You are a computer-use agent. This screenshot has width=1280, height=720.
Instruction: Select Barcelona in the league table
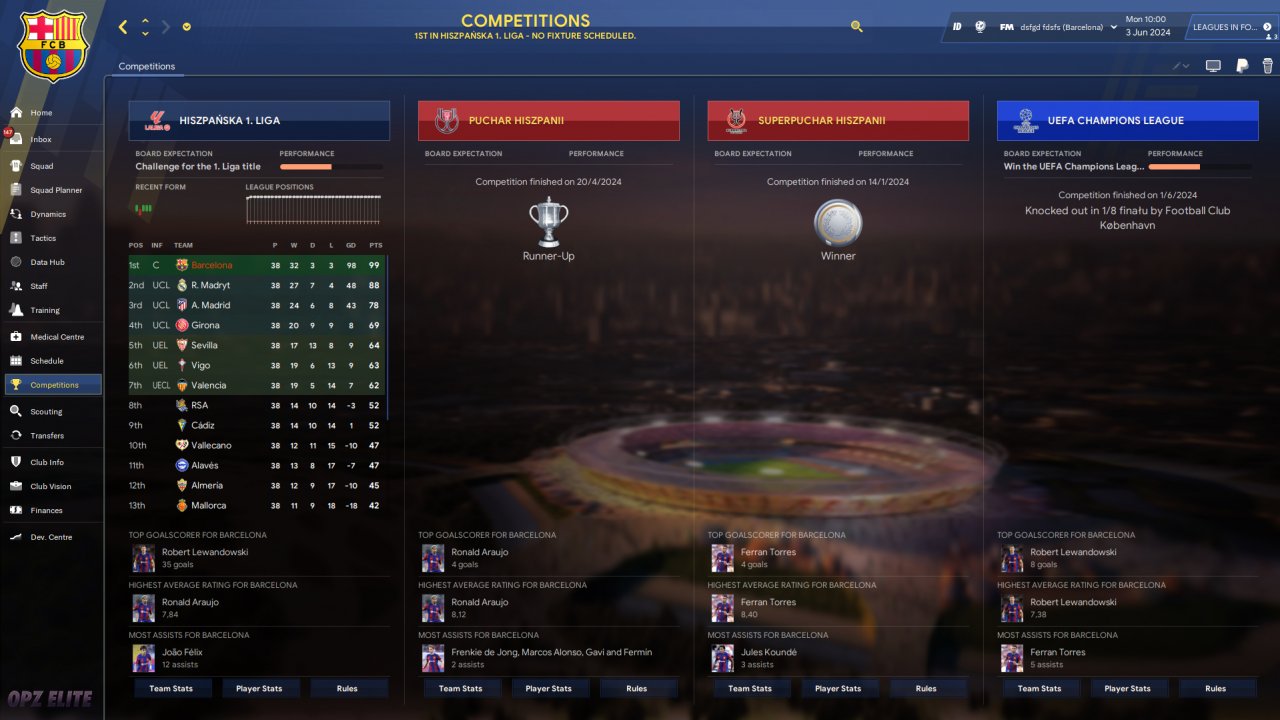[211, 265]
